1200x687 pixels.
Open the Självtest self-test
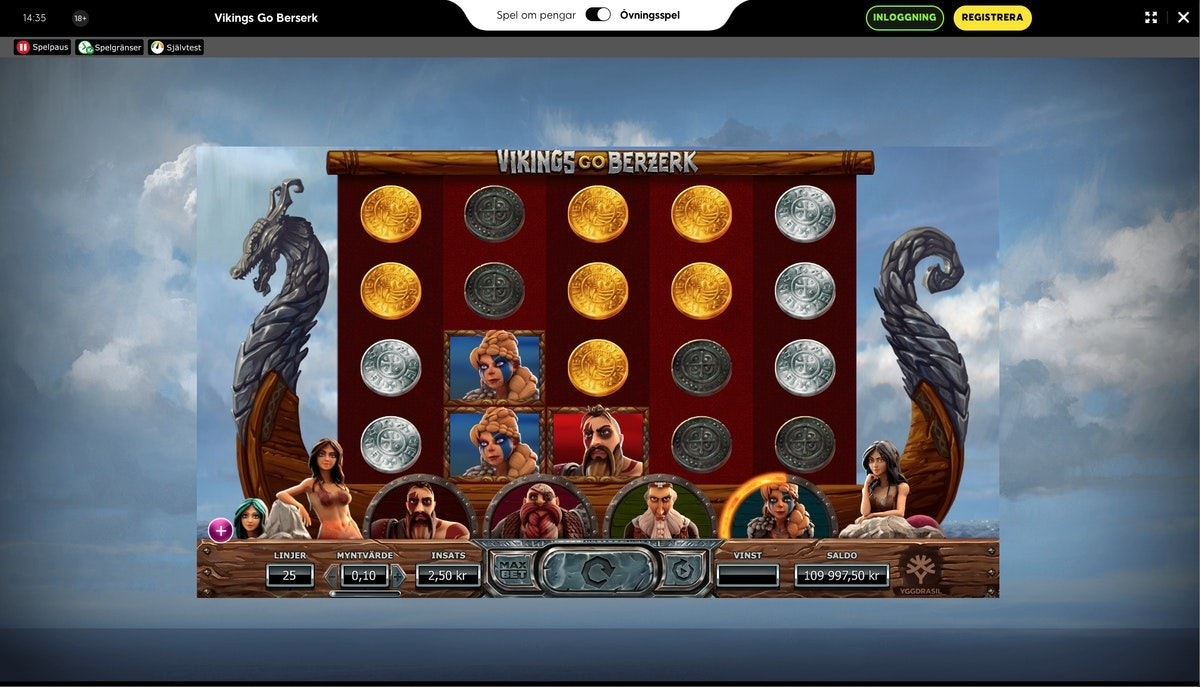pos(176,47)
